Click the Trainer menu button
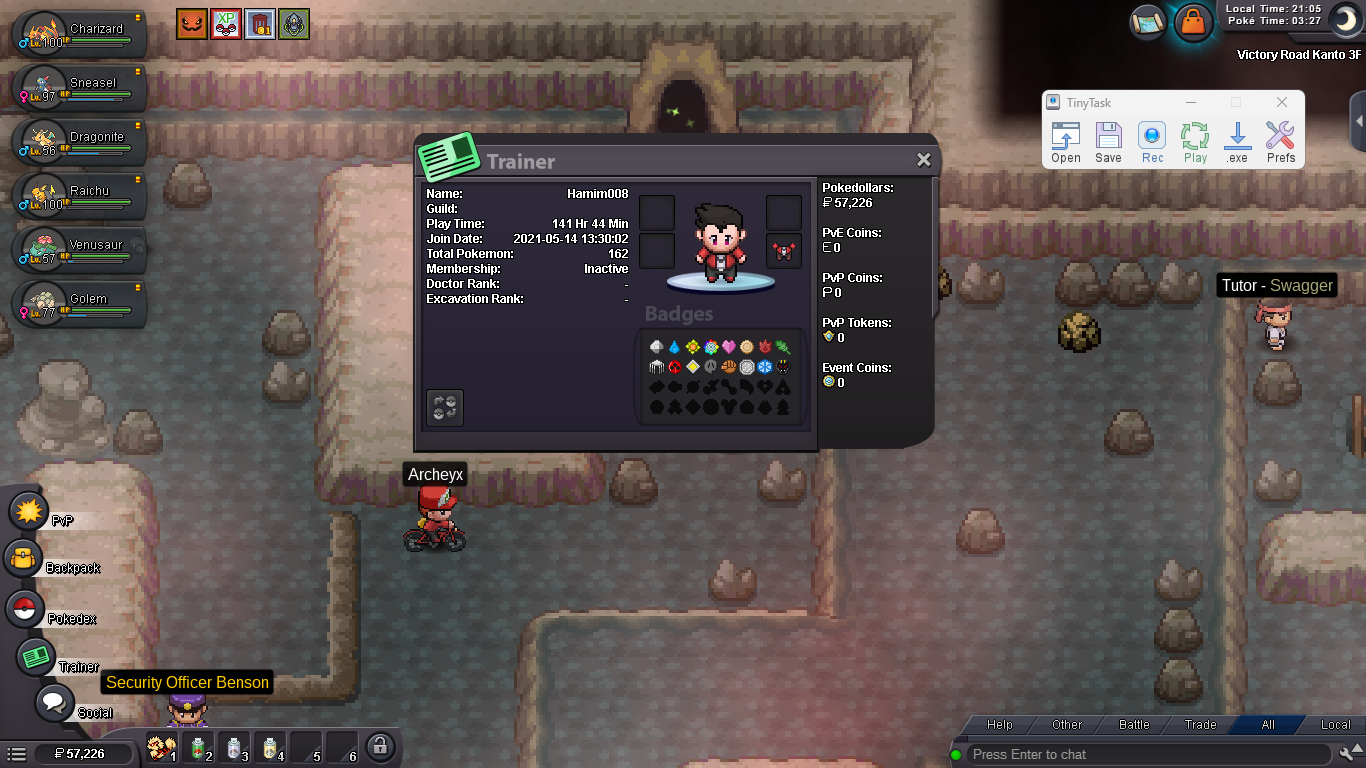The image size is (1366, 768). [x=37, y=657]
